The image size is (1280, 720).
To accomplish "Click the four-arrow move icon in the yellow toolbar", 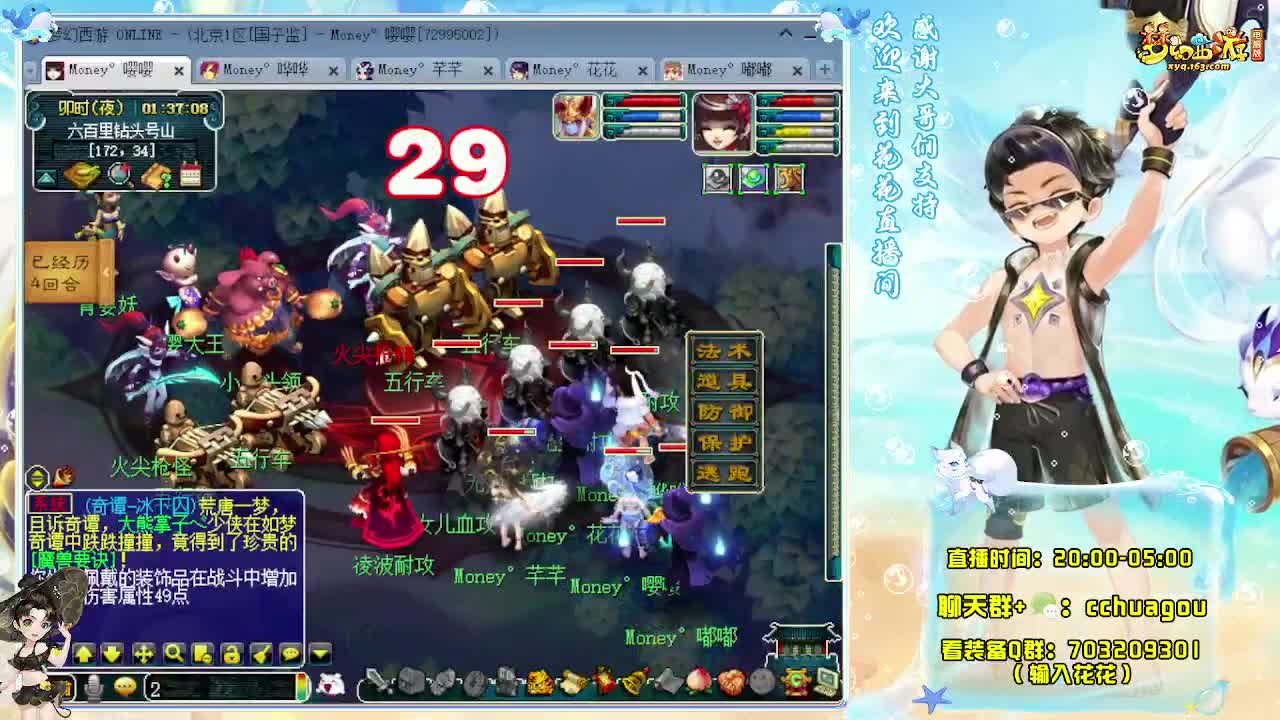I will 145,655.
